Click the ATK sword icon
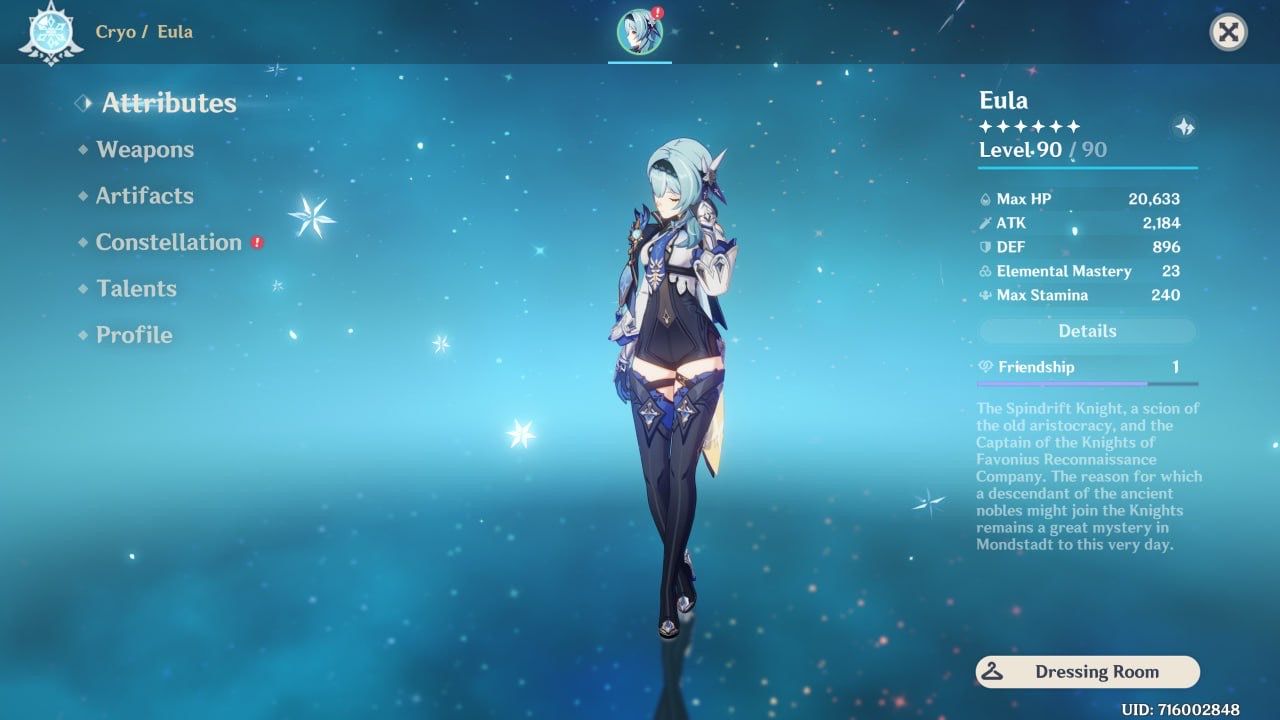The image size is (1280, 720). click(x=985, y=223)
